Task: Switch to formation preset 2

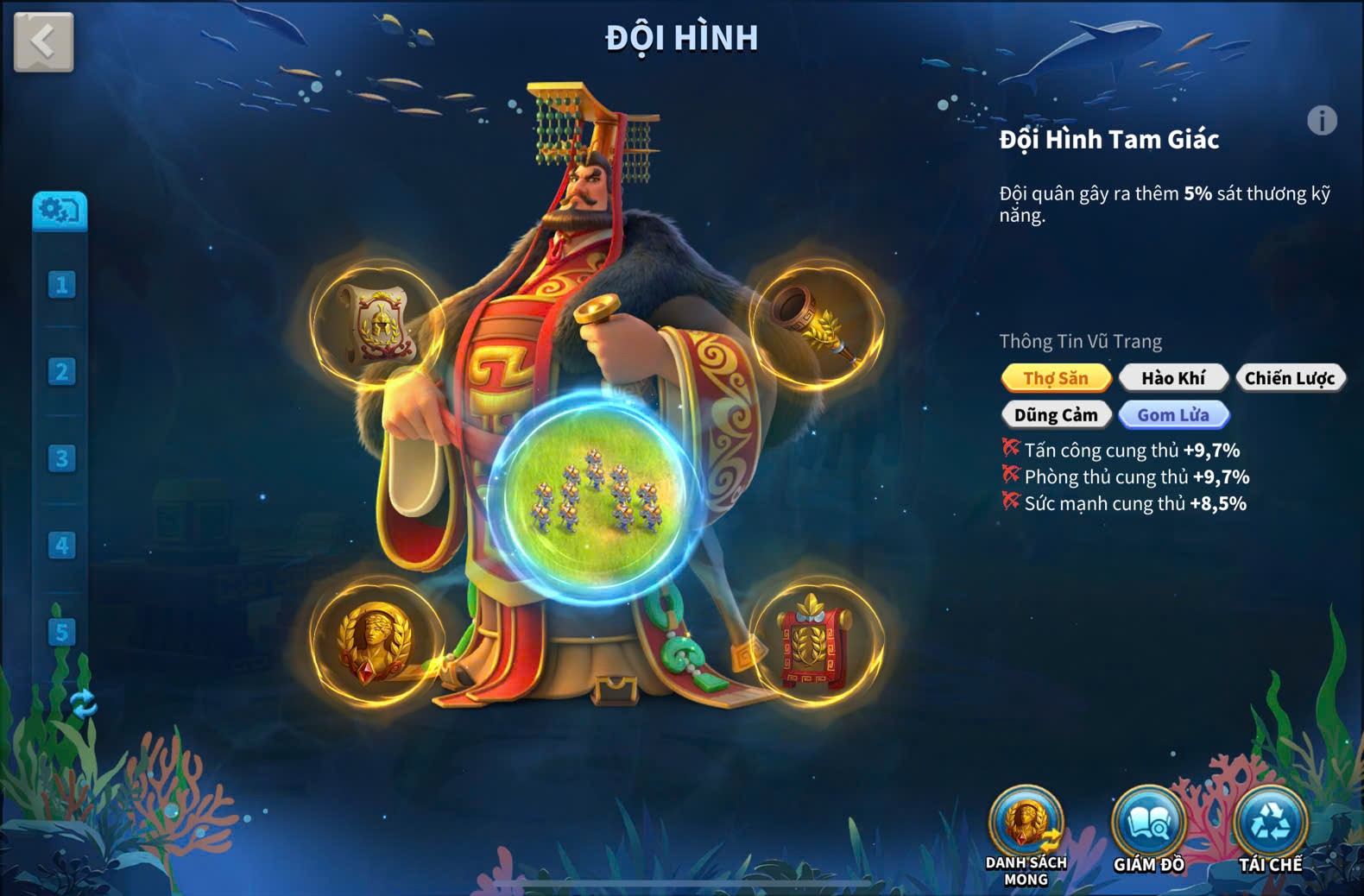Action: click(61, 372)
